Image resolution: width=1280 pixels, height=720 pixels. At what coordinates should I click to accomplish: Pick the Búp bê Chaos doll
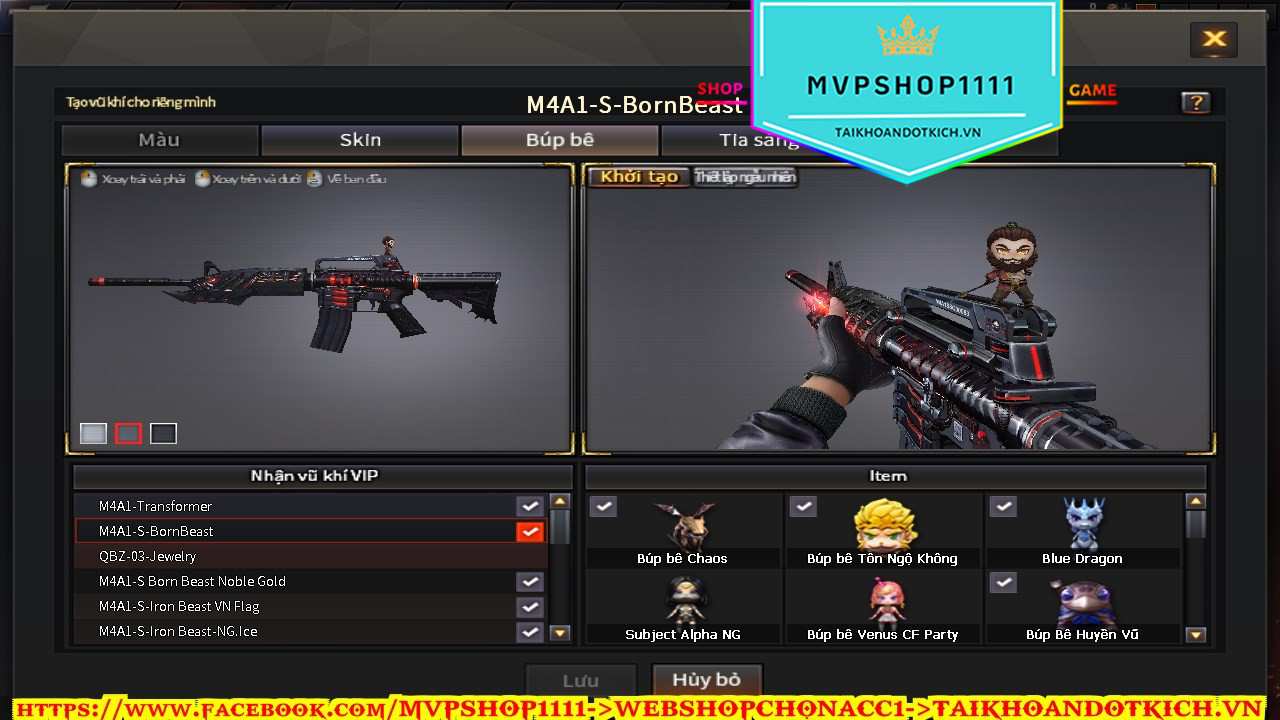pyautogui.click(x=683, y=530)
